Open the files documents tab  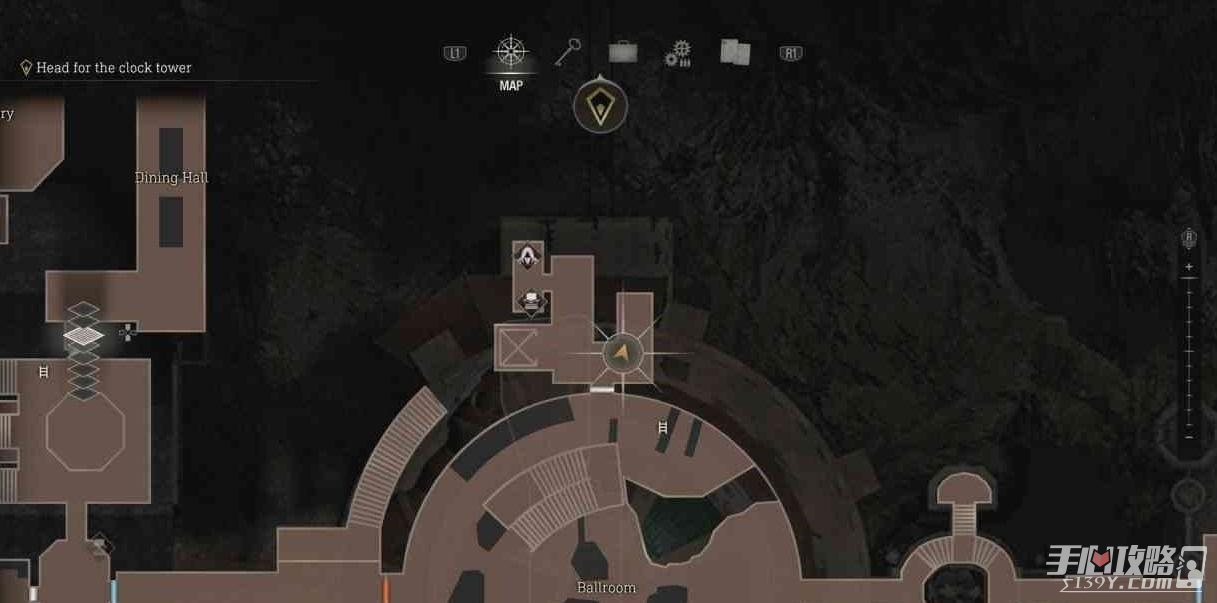point(735,52)
